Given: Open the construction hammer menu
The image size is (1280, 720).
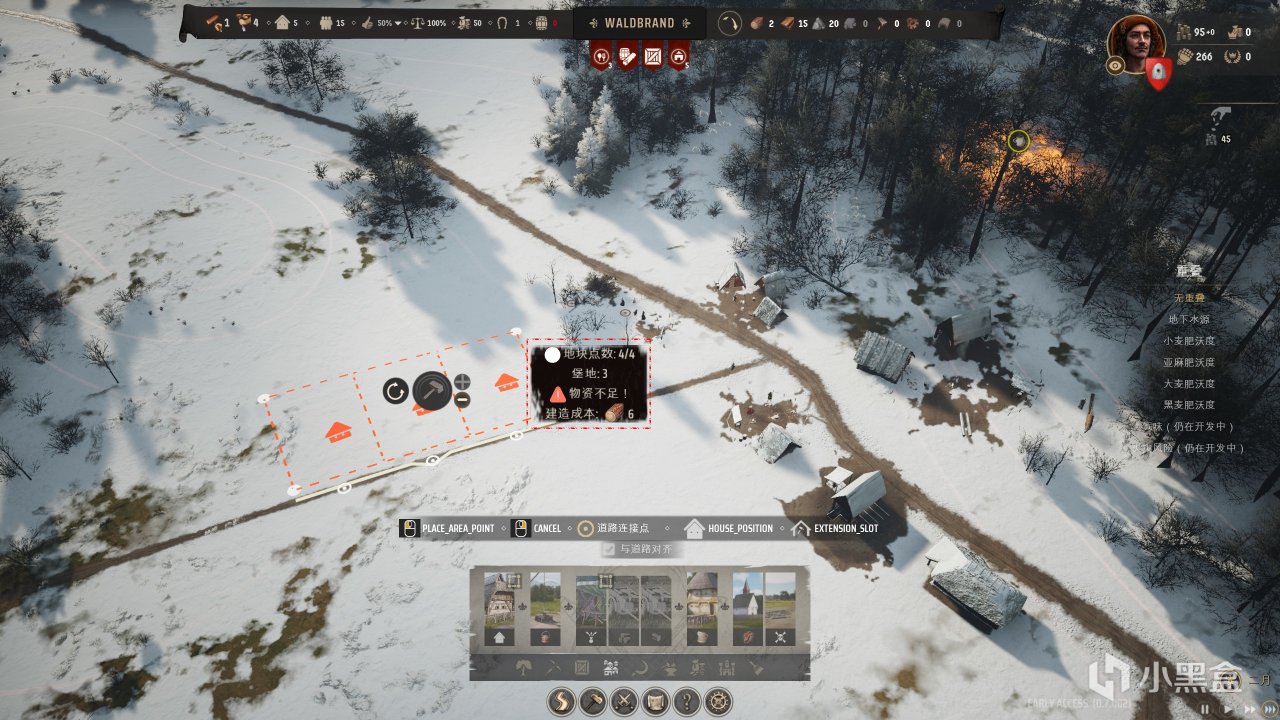Looking at the screenshot, I should click(593, 701).
